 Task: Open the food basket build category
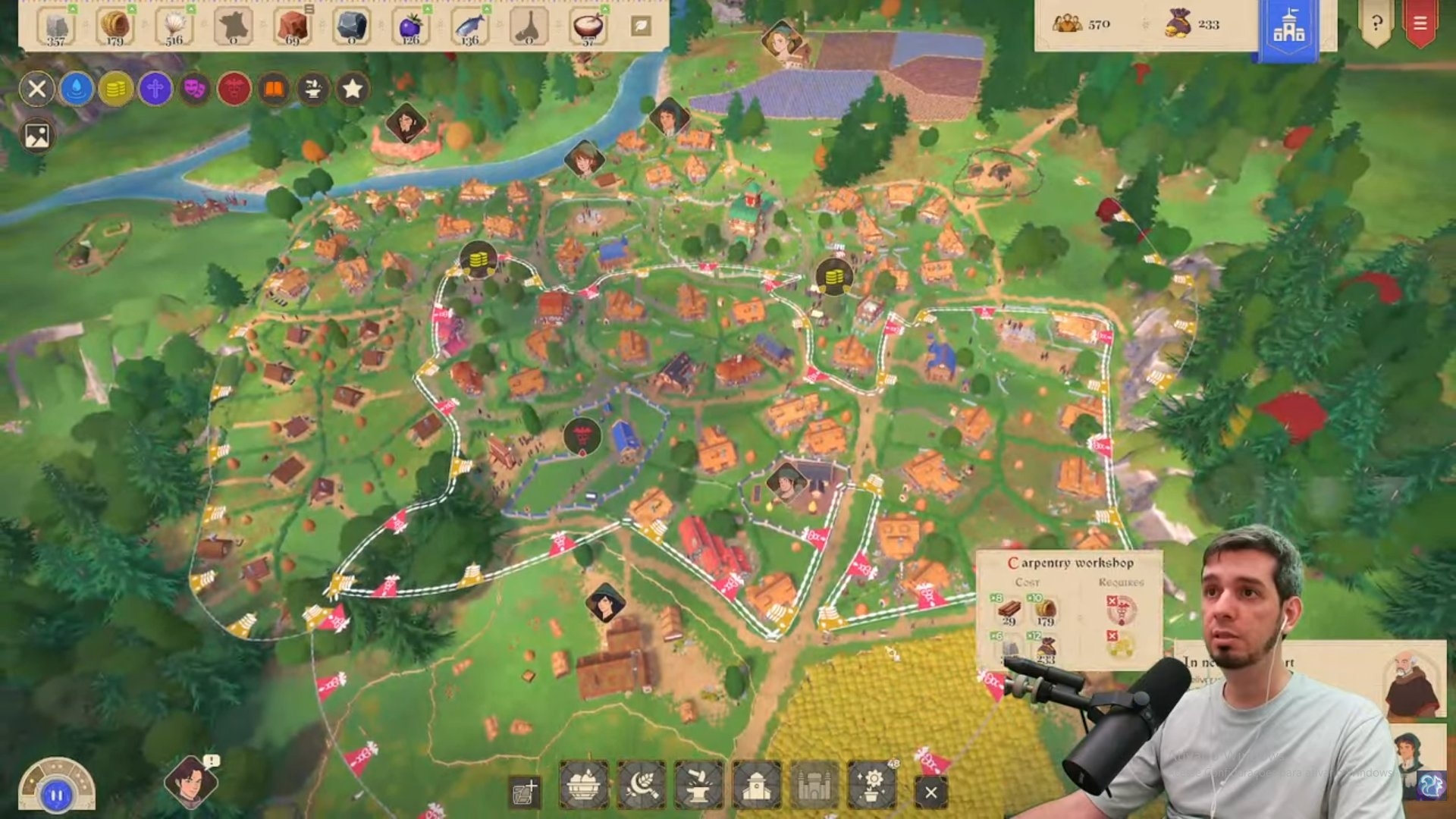(583, 785)
